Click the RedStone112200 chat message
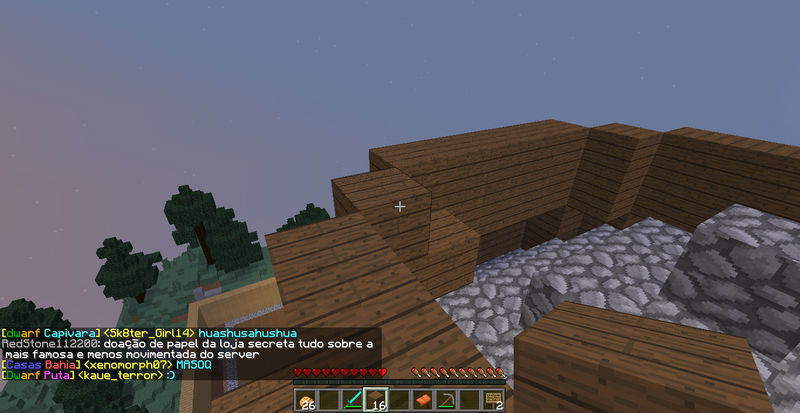The width and height of the screenshot is (800, 413). [x=187, y=343]
